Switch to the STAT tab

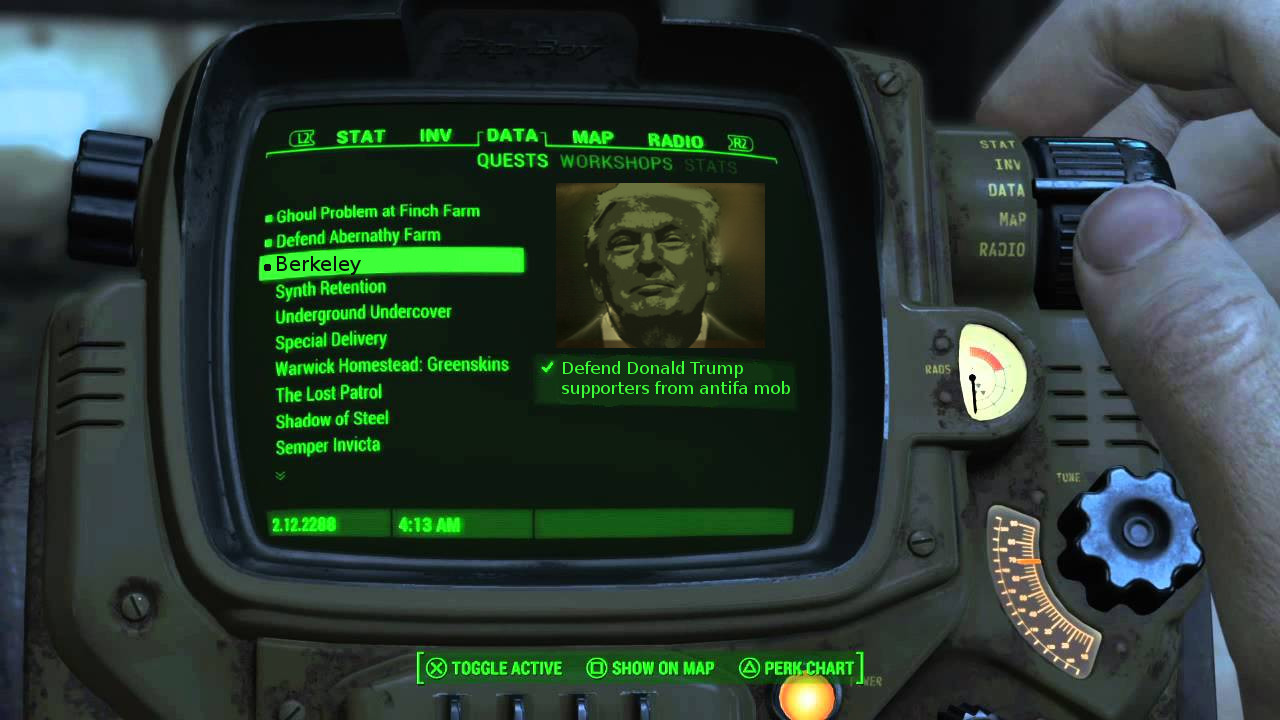[360, 137]
